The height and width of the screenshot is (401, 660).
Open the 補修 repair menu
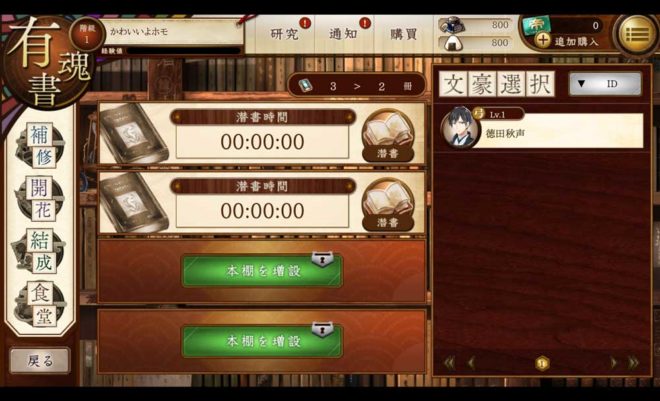38,141
